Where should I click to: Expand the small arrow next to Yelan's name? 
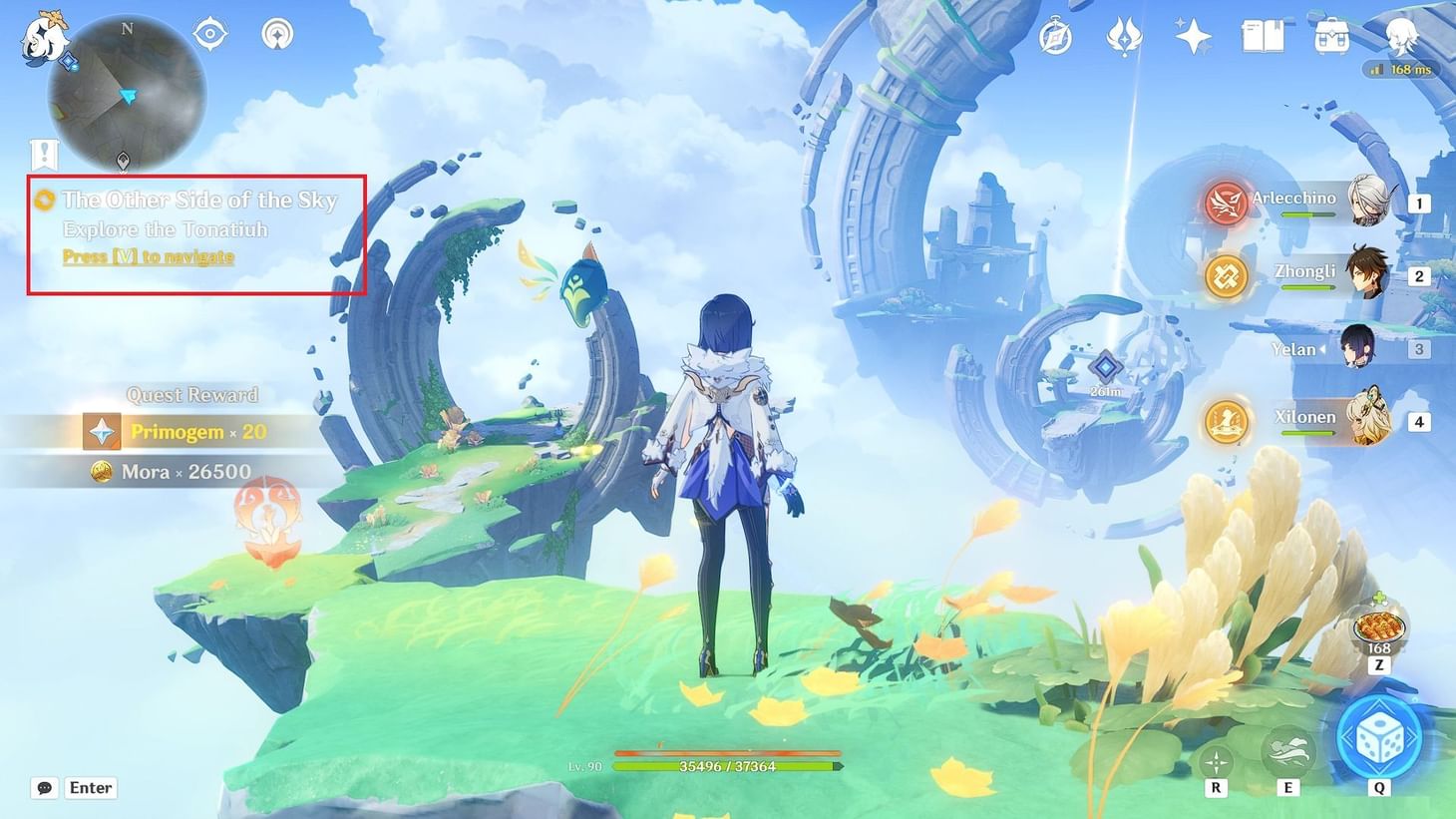1323,349
